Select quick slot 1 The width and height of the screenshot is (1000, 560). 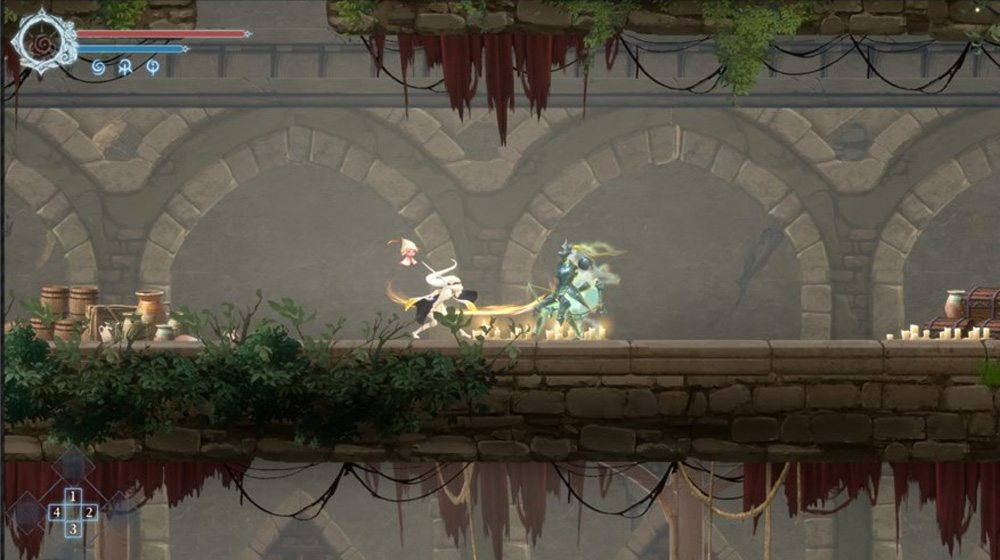74,496
